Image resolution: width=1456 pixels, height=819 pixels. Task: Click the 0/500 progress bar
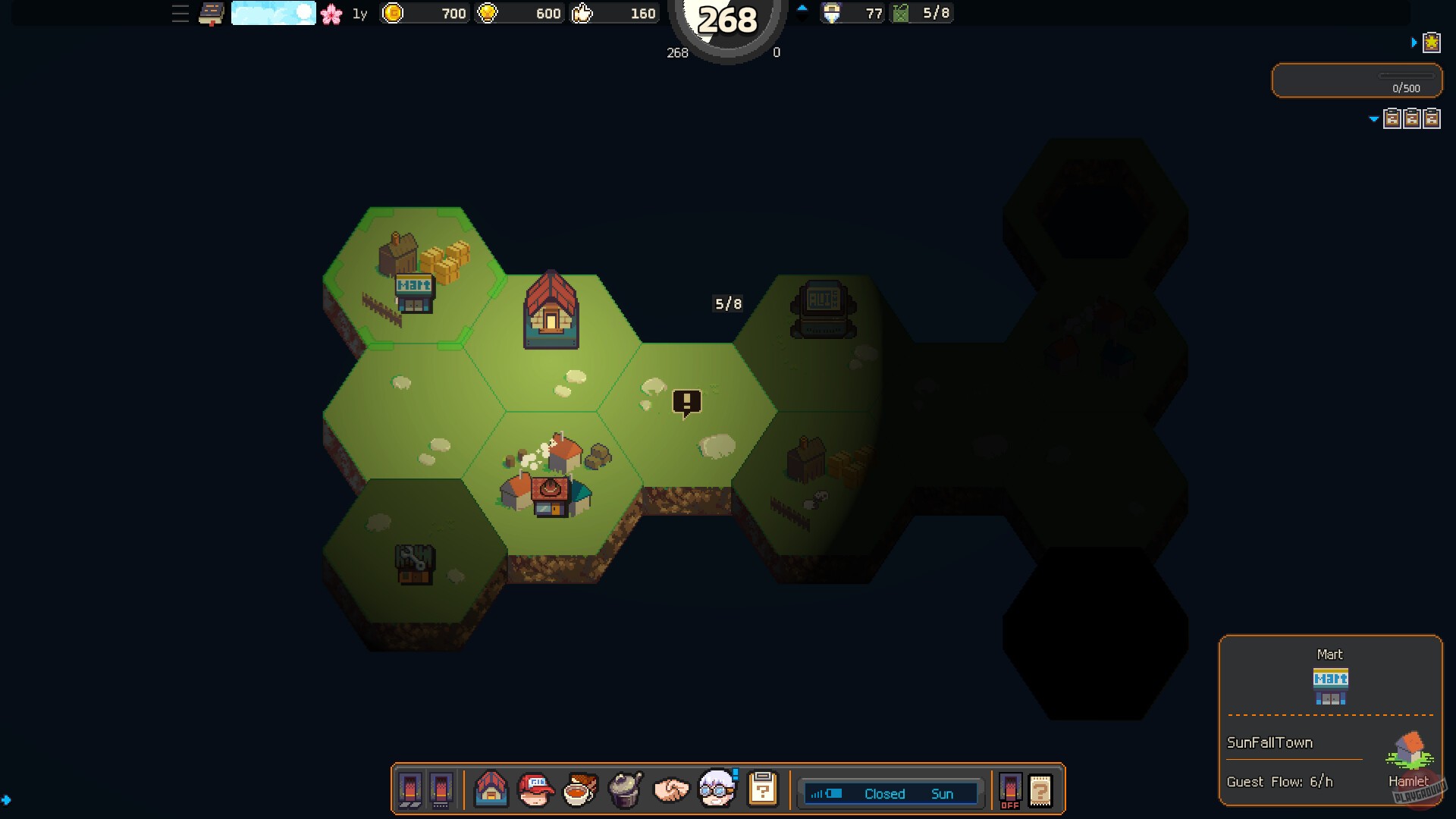1357,81
